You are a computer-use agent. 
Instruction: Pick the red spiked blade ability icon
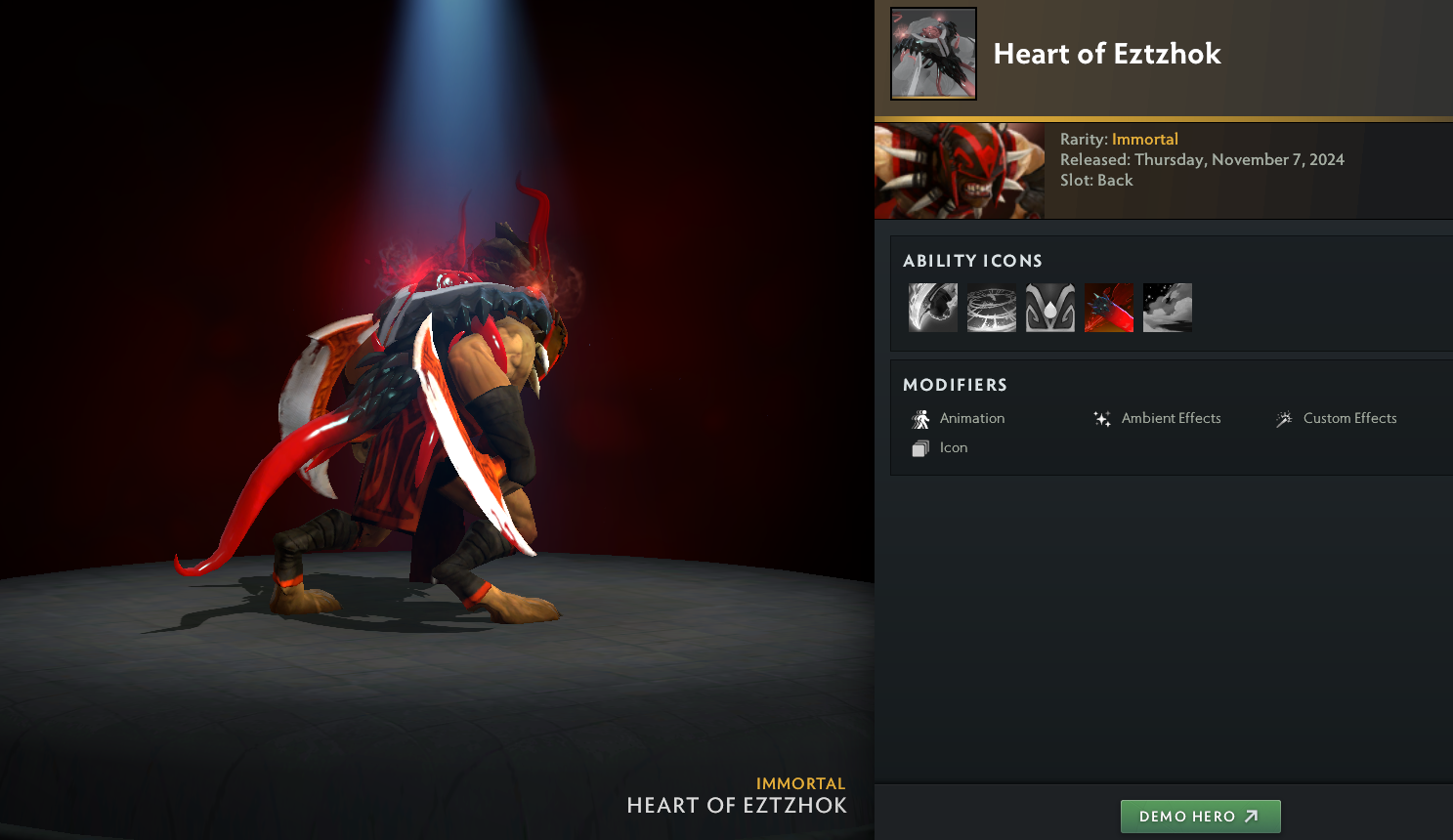click(x=1109, y=308)
